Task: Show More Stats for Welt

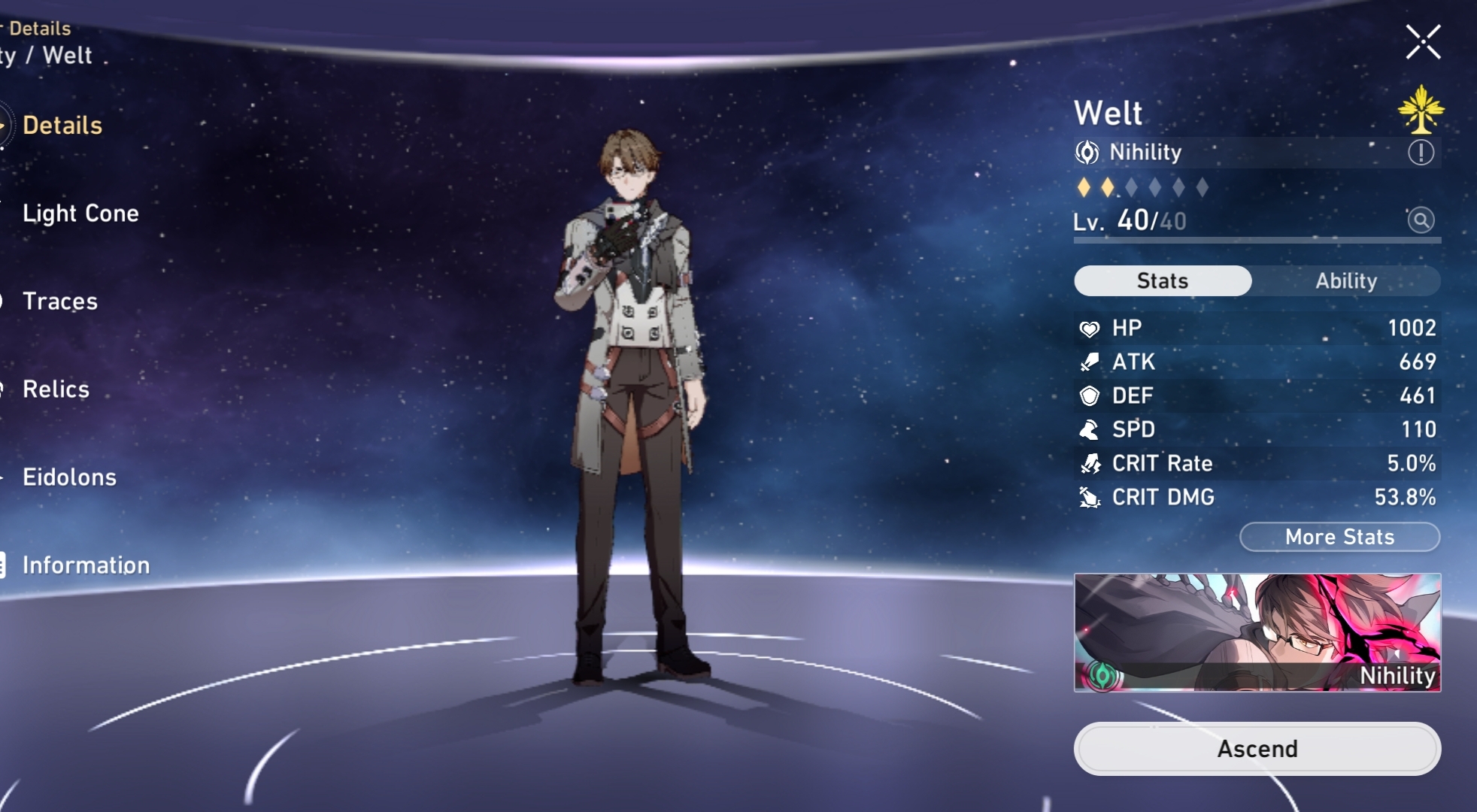Action: pyautogui.click(x=1339, y=537)
